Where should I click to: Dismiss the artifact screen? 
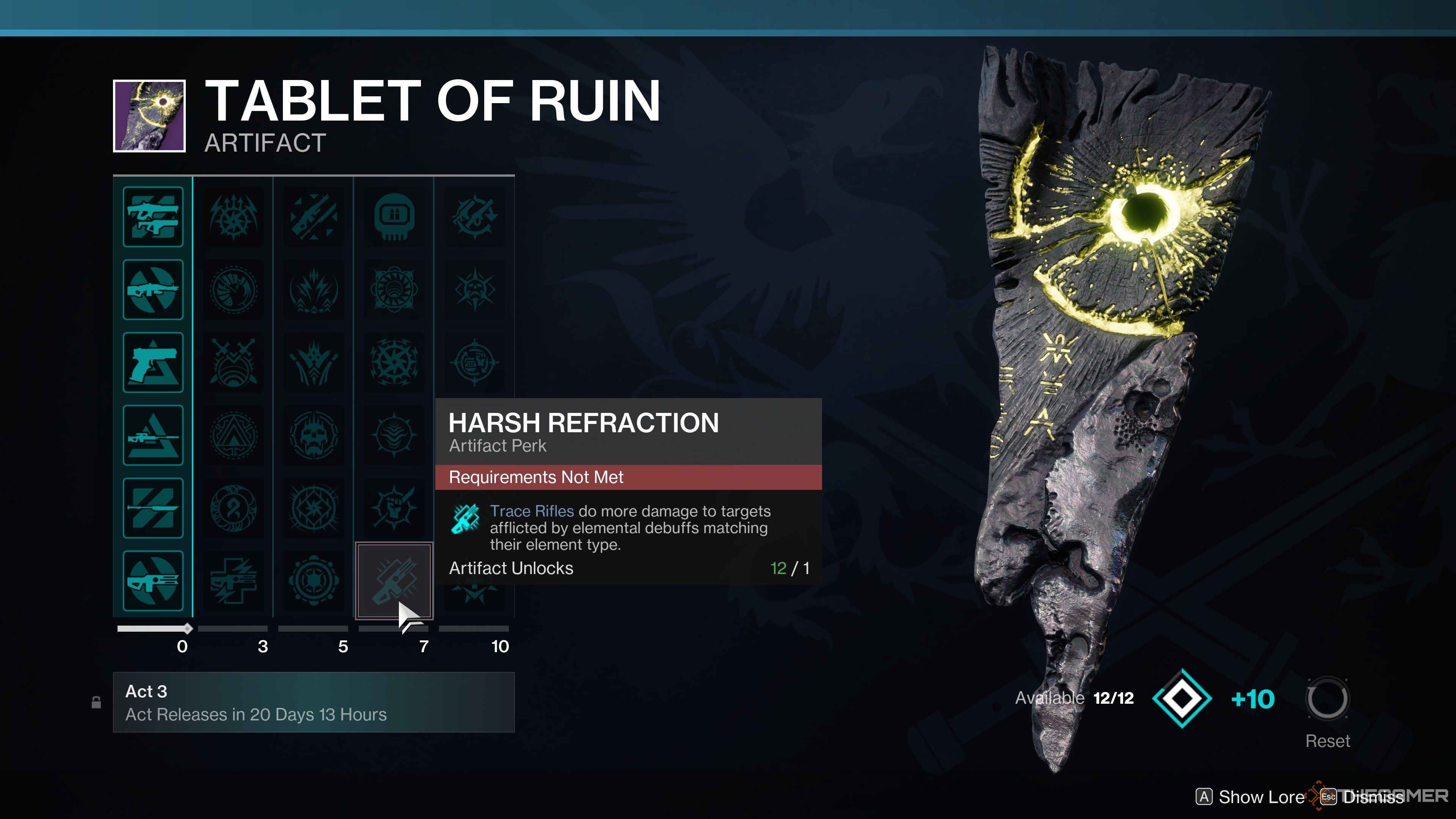(1363, 797)
